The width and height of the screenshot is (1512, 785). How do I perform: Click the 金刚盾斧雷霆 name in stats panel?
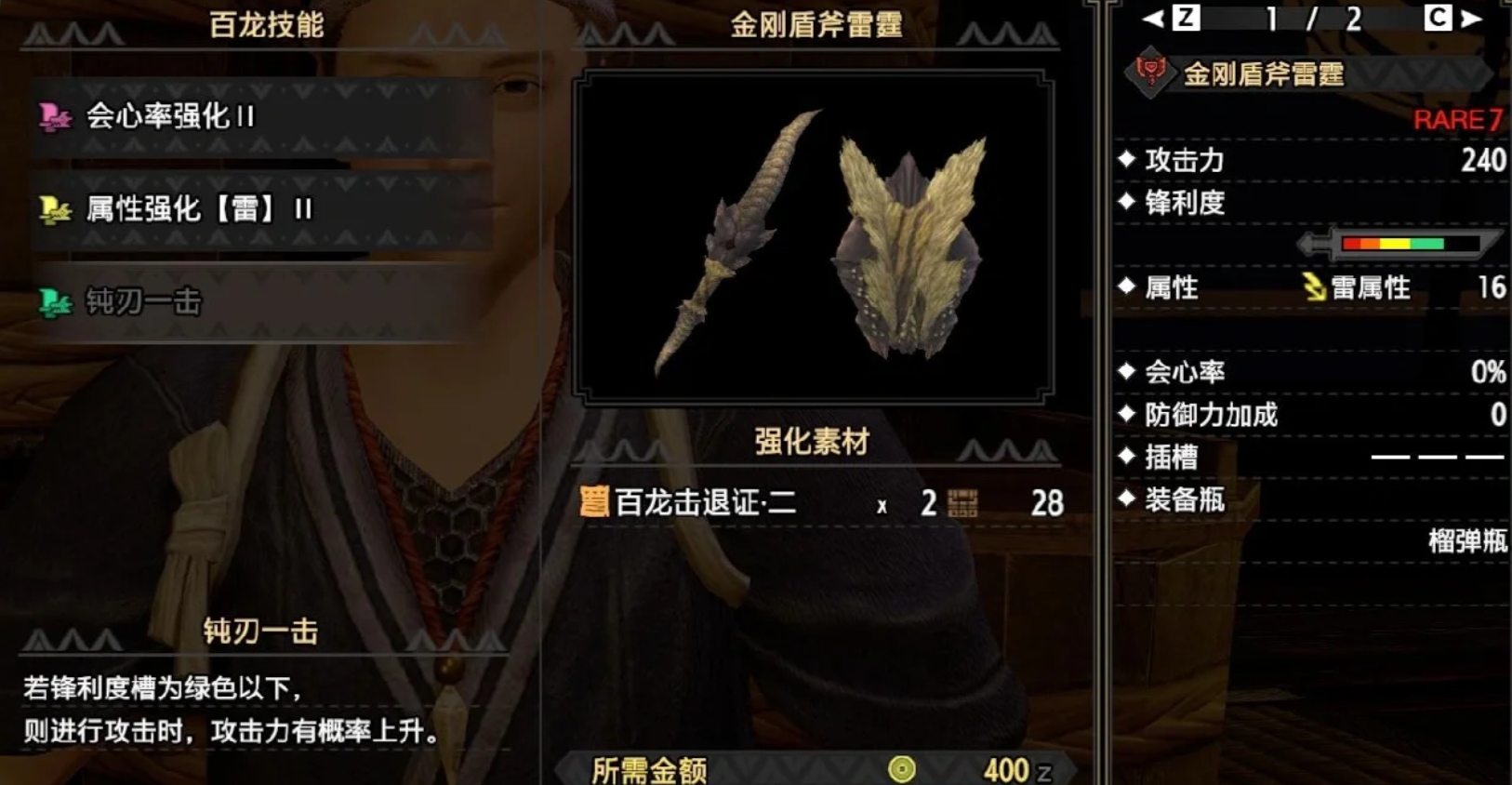point(1265,76)
